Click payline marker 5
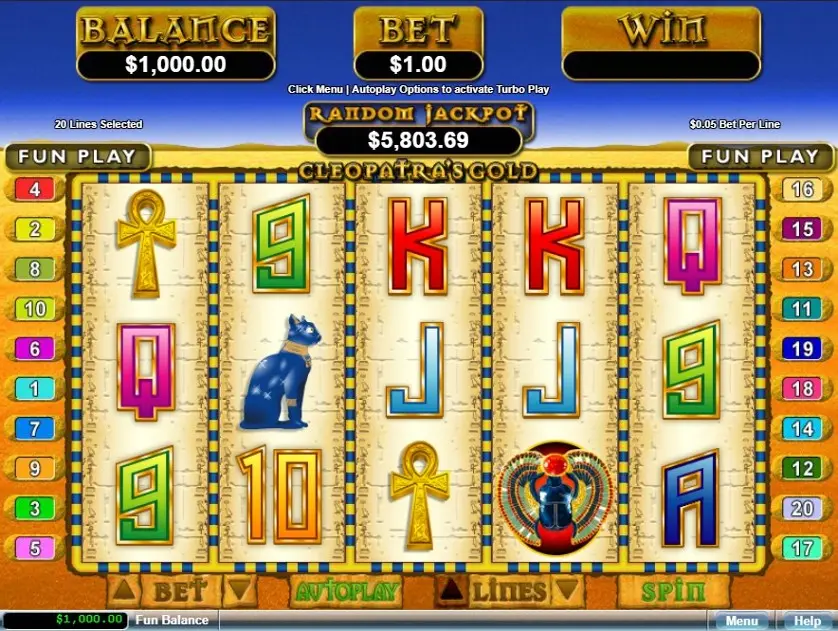This screenshot has width=838, height=631. coord(34,548)
